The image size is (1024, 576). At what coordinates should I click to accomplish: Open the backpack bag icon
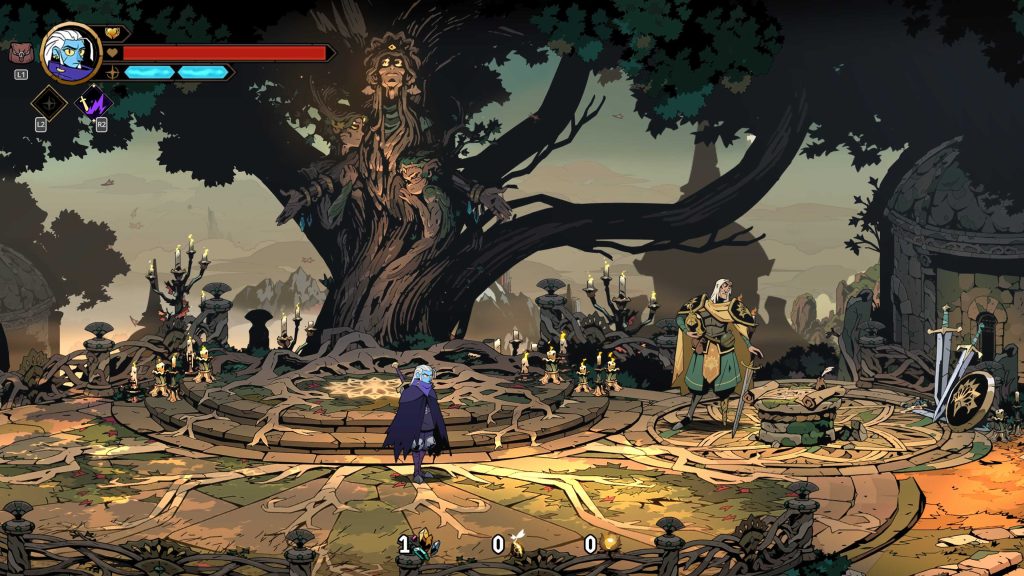20,53
